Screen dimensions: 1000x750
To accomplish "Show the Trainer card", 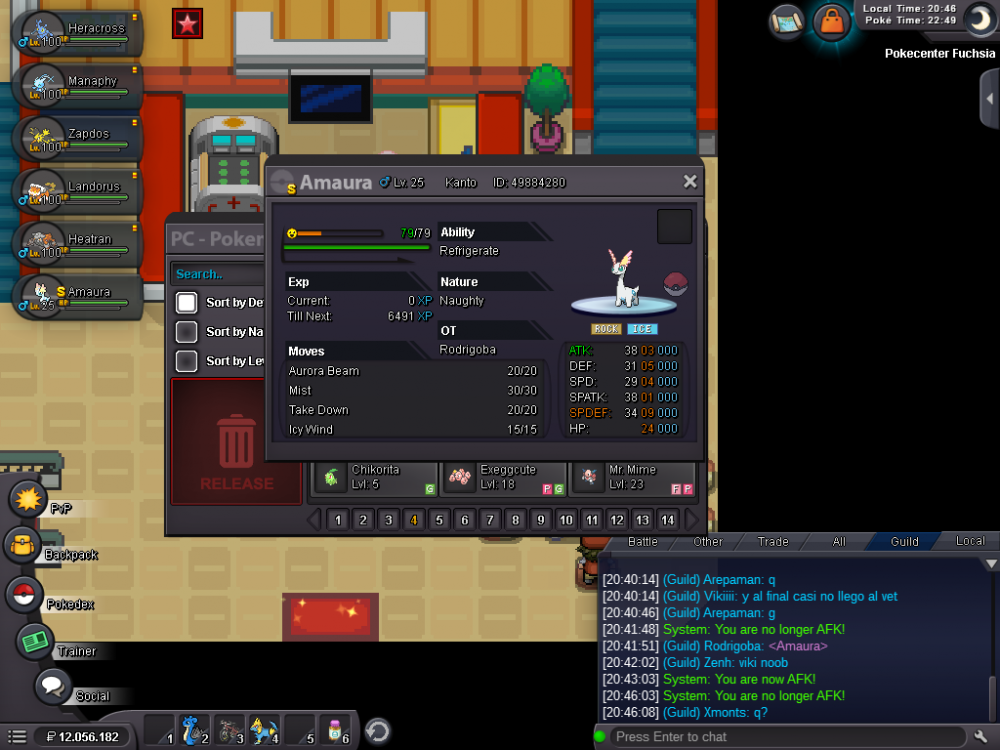I will (x=34, y=641).
